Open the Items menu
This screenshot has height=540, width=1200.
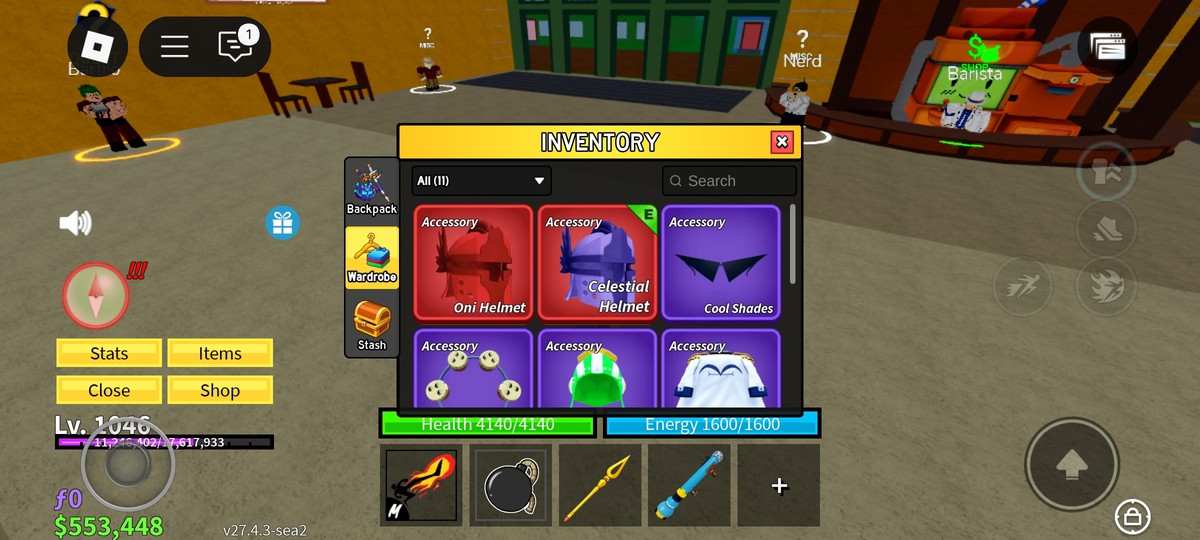click(220, 353)
